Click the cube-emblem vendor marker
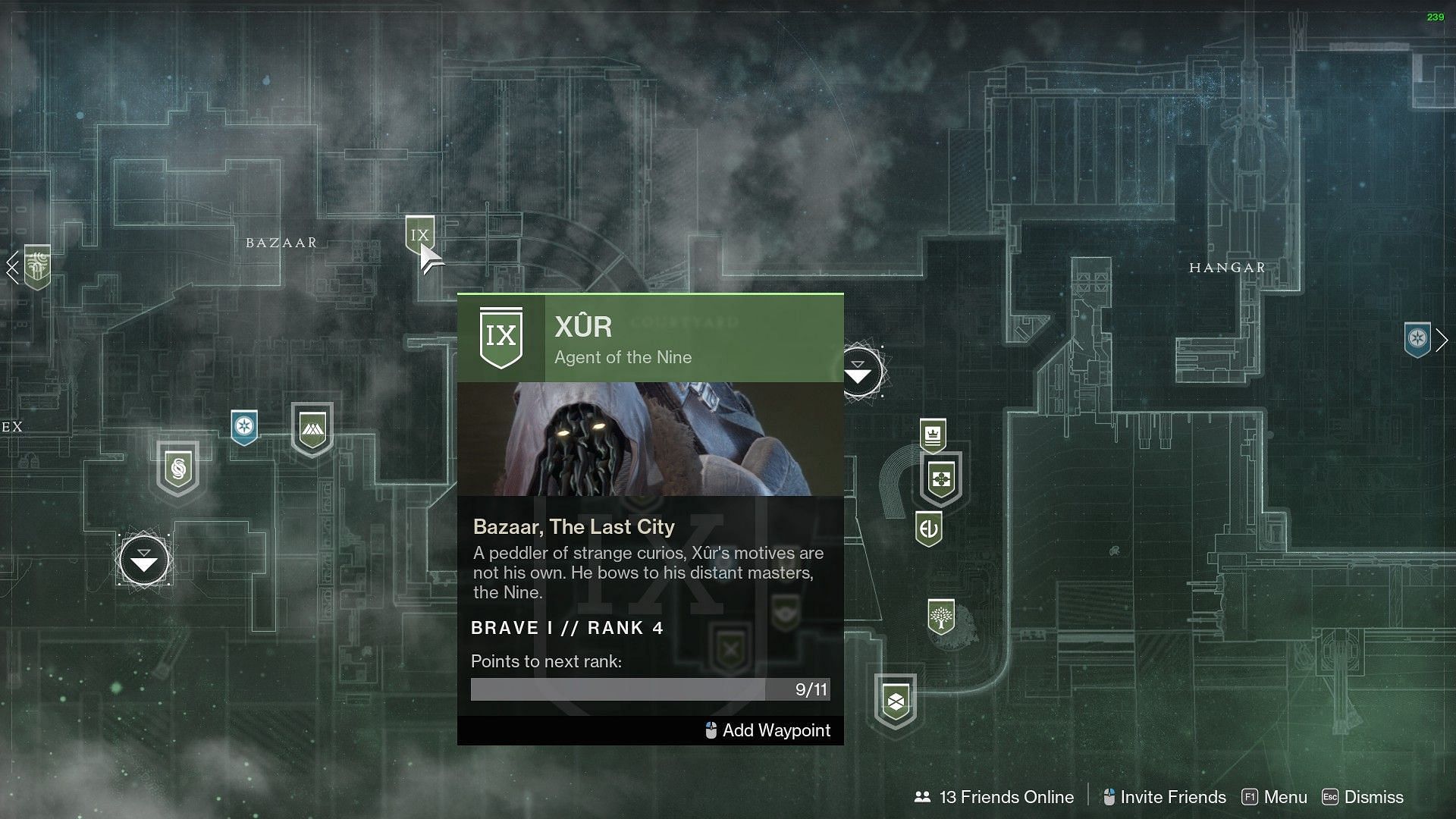 [896, 701]
